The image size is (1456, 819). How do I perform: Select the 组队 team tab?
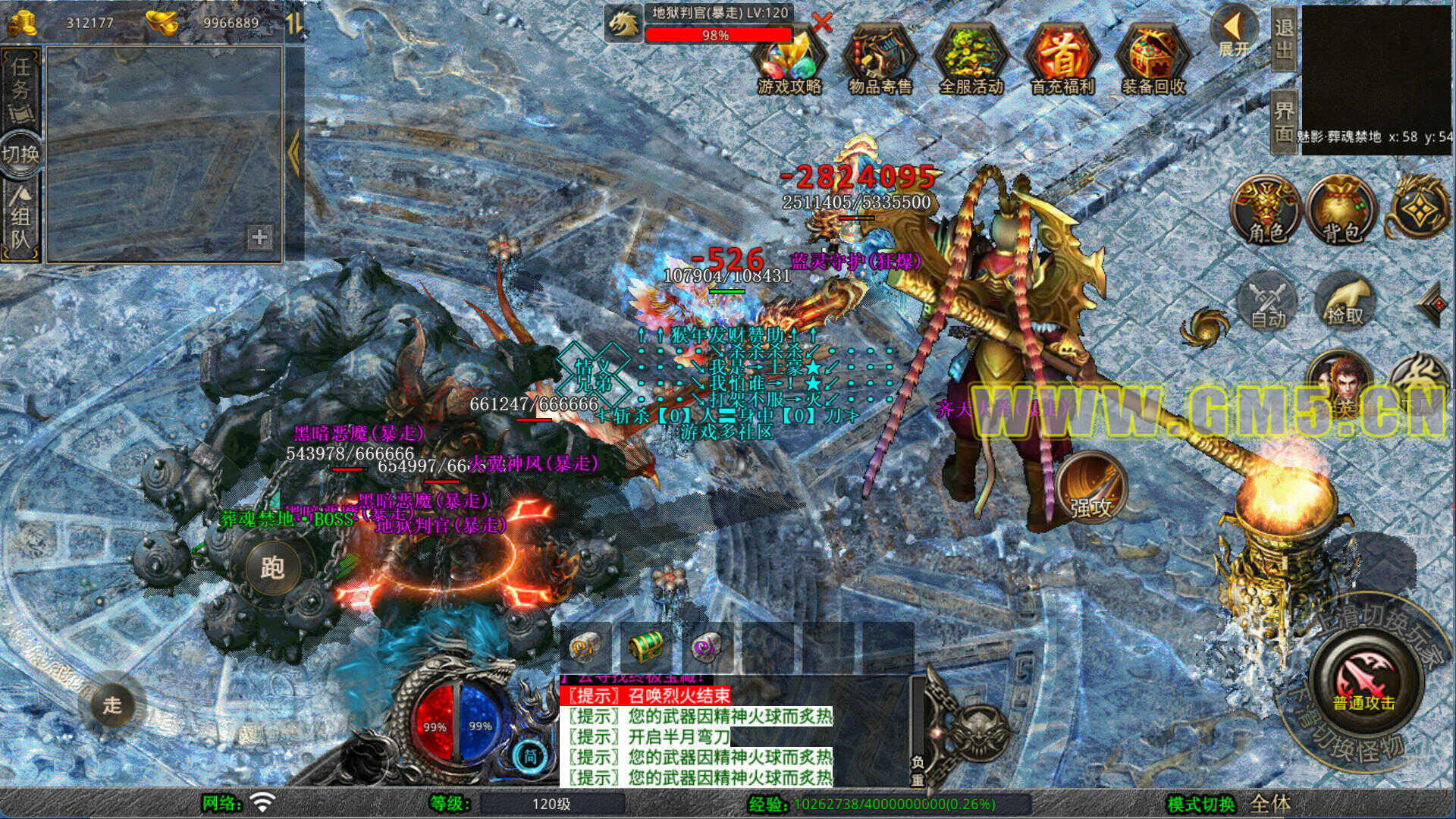[20, 220]
